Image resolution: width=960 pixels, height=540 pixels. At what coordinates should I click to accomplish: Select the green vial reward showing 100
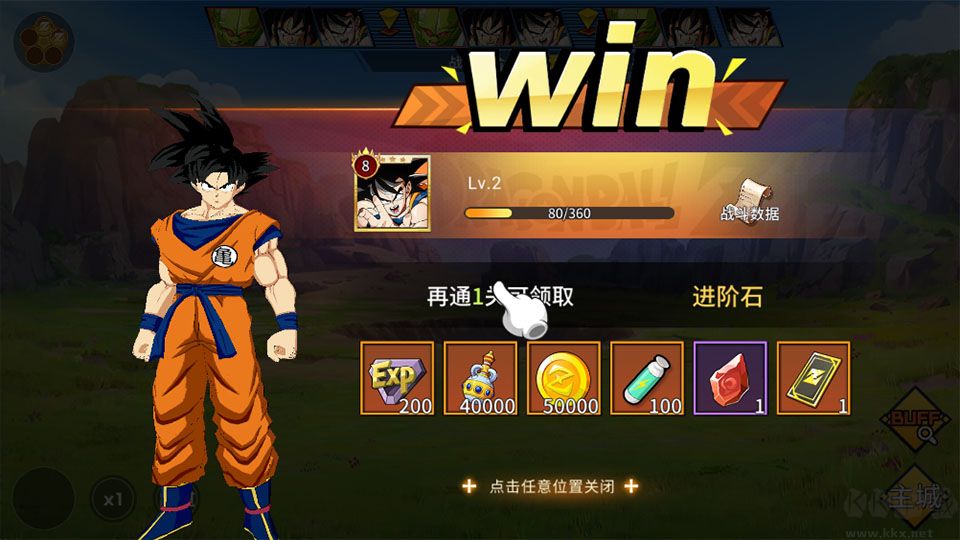(x=646, y=378)
